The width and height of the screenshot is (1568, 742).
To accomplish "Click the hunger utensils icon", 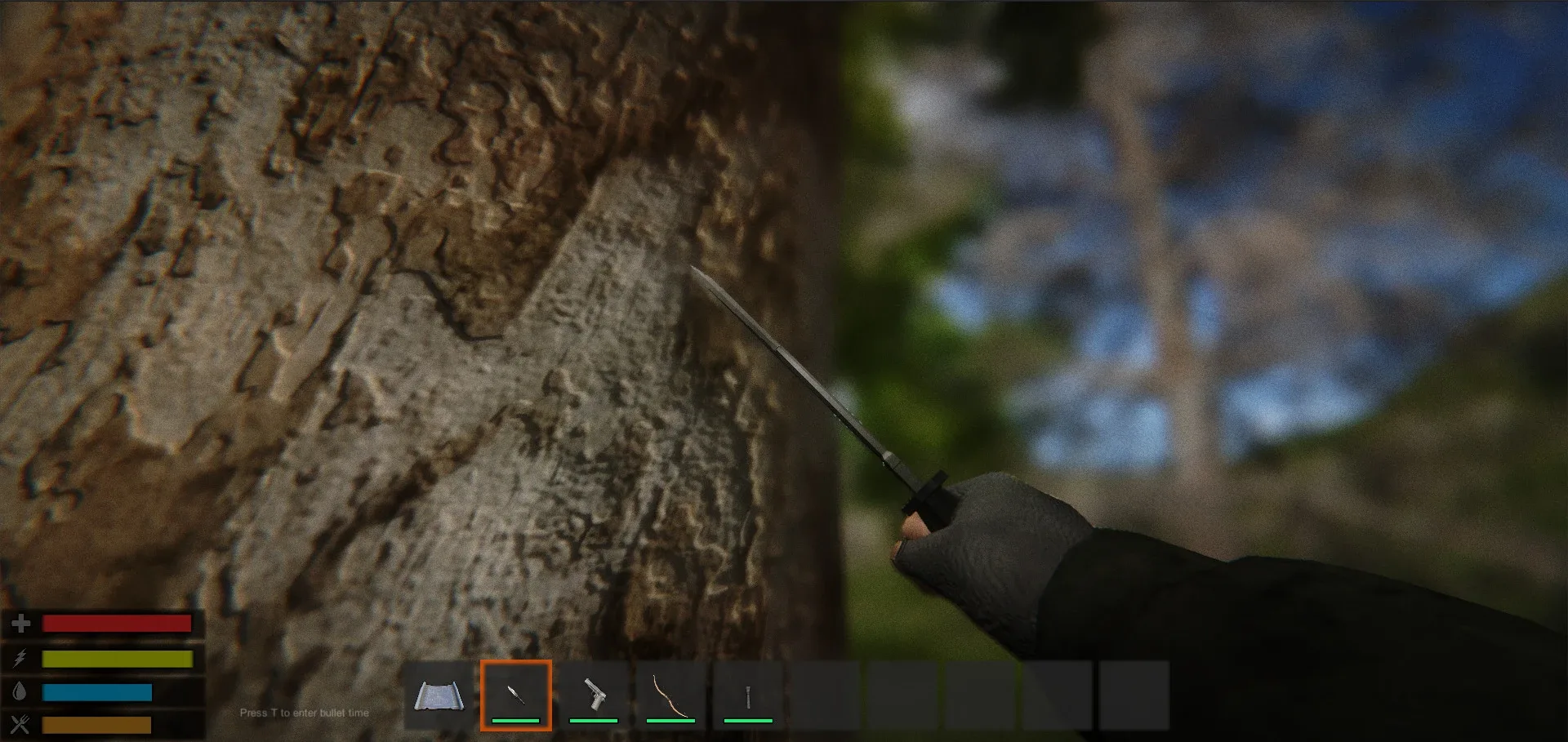I will click(x=20, y=725).
